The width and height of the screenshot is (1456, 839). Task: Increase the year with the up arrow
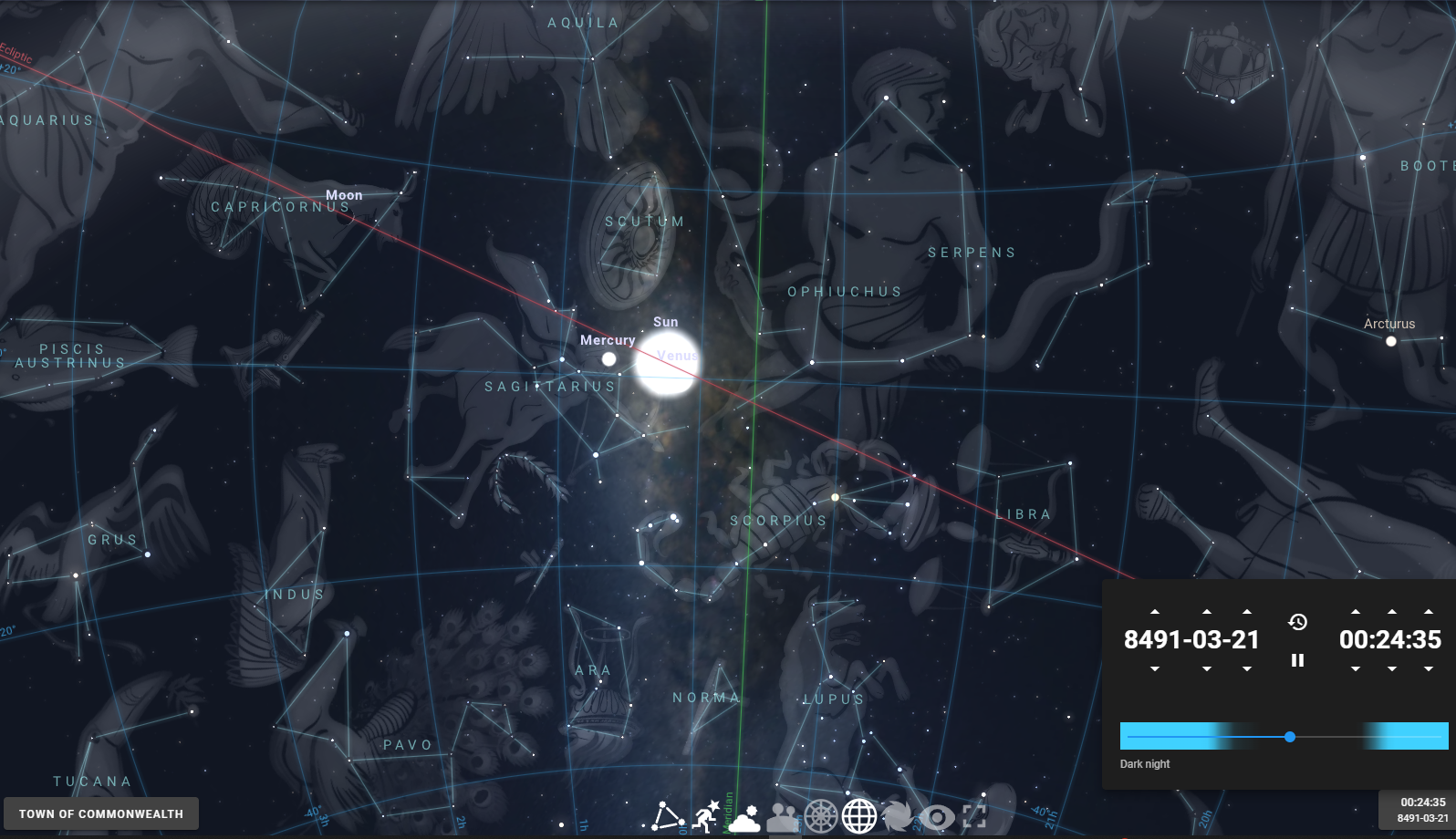pos(1155,612)
